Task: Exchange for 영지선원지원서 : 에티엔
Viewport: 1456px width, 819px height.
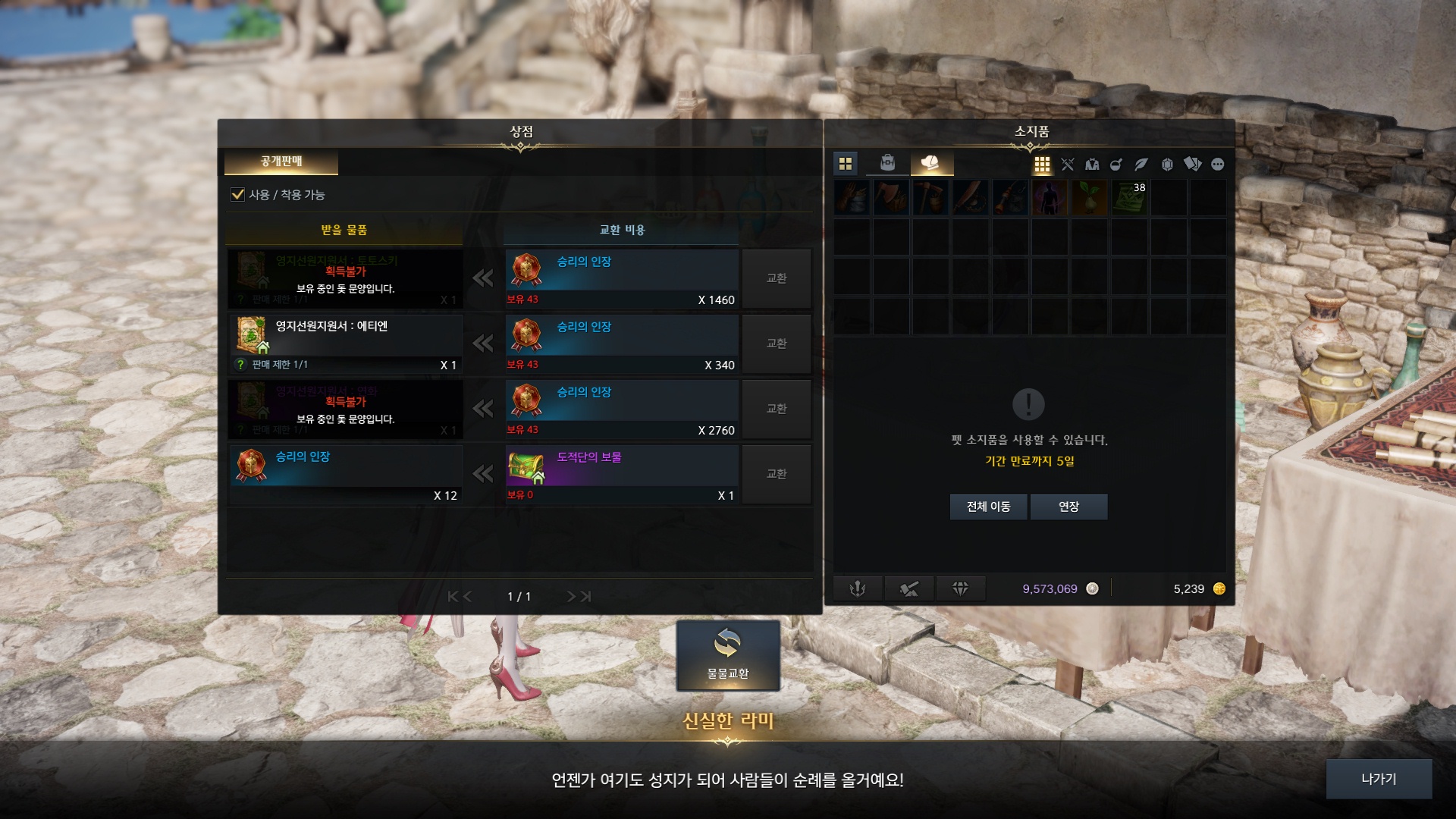Action: (777, 344)
